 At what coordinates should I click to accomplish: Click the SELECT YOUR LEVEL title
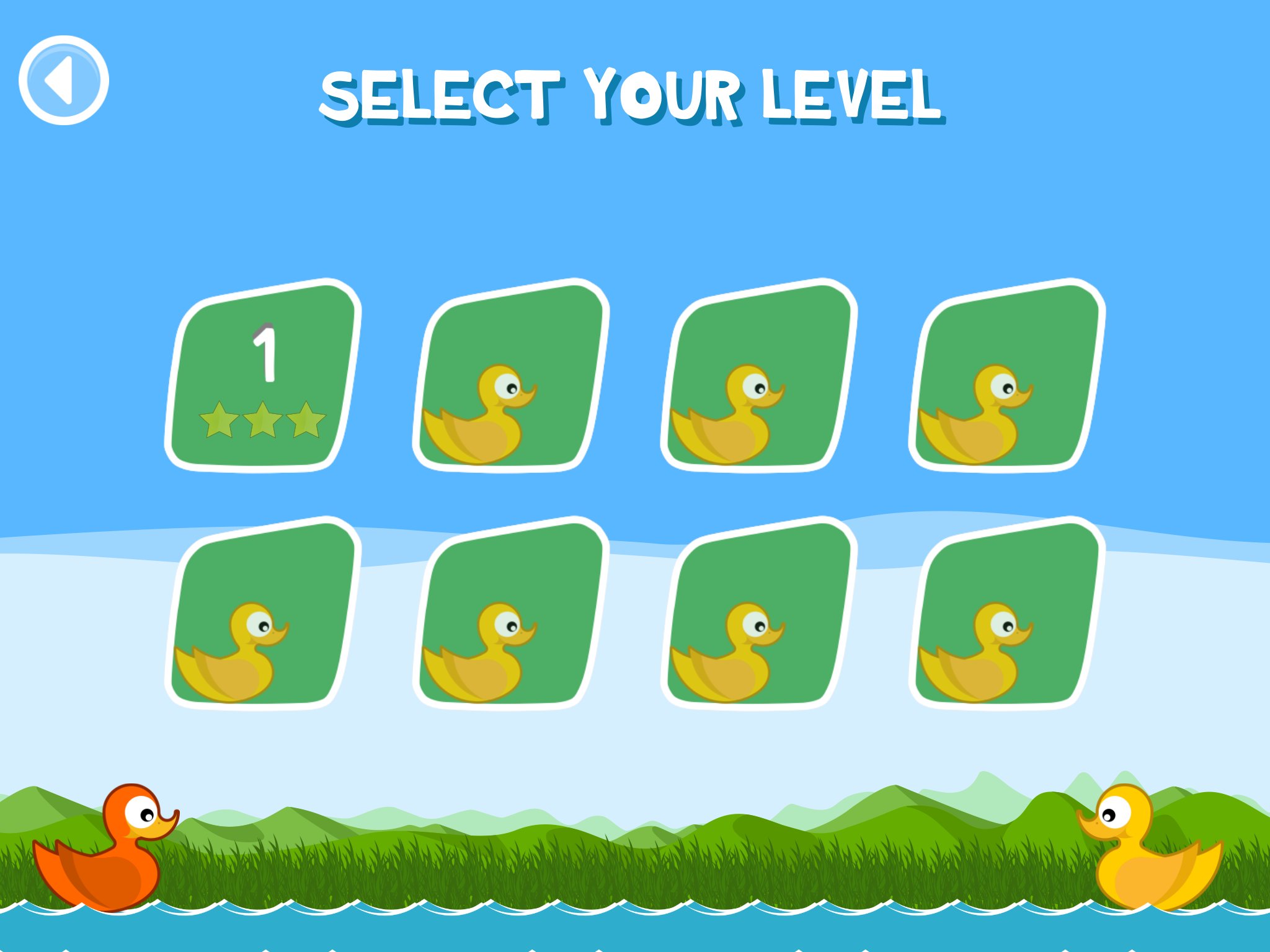(x=631, y=93)
